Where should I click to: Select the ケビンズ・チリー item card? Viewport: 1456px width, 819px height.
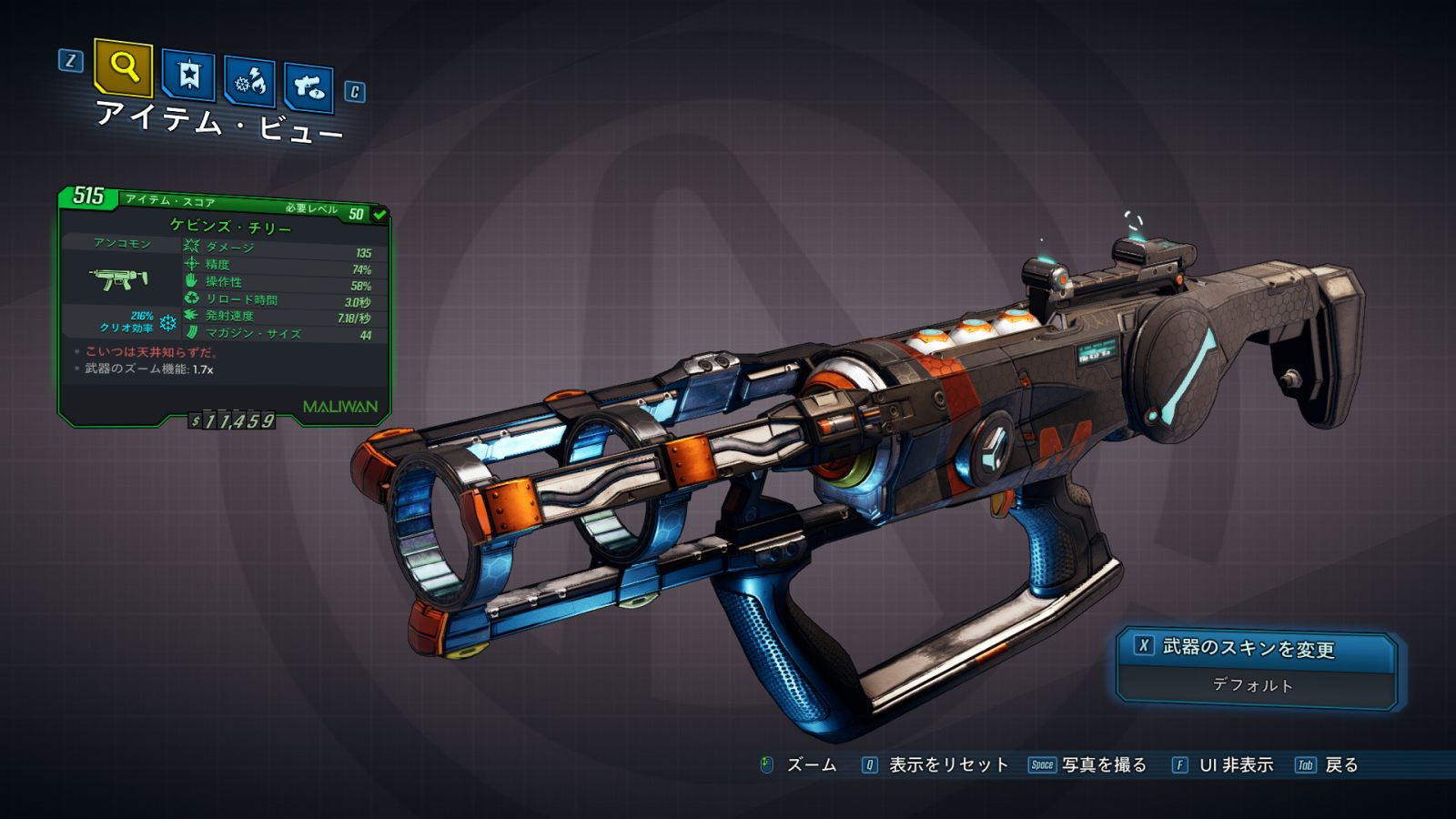(x=224, y=305)
